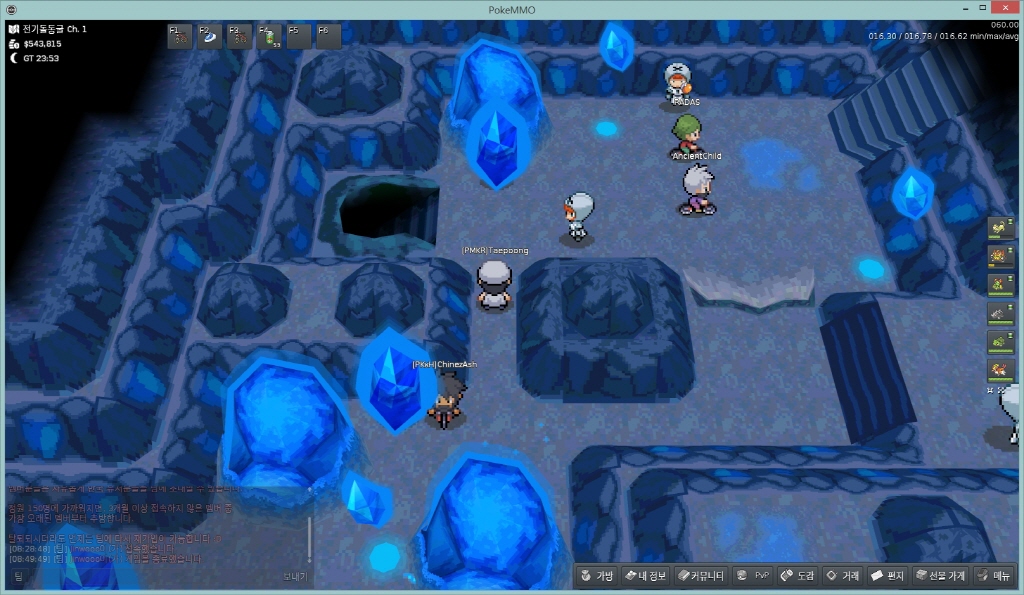Open the 내 정보 trainer info
The height and width of the screenshot is (595, 1024).
pyautogui.click(x=645, y=576)
